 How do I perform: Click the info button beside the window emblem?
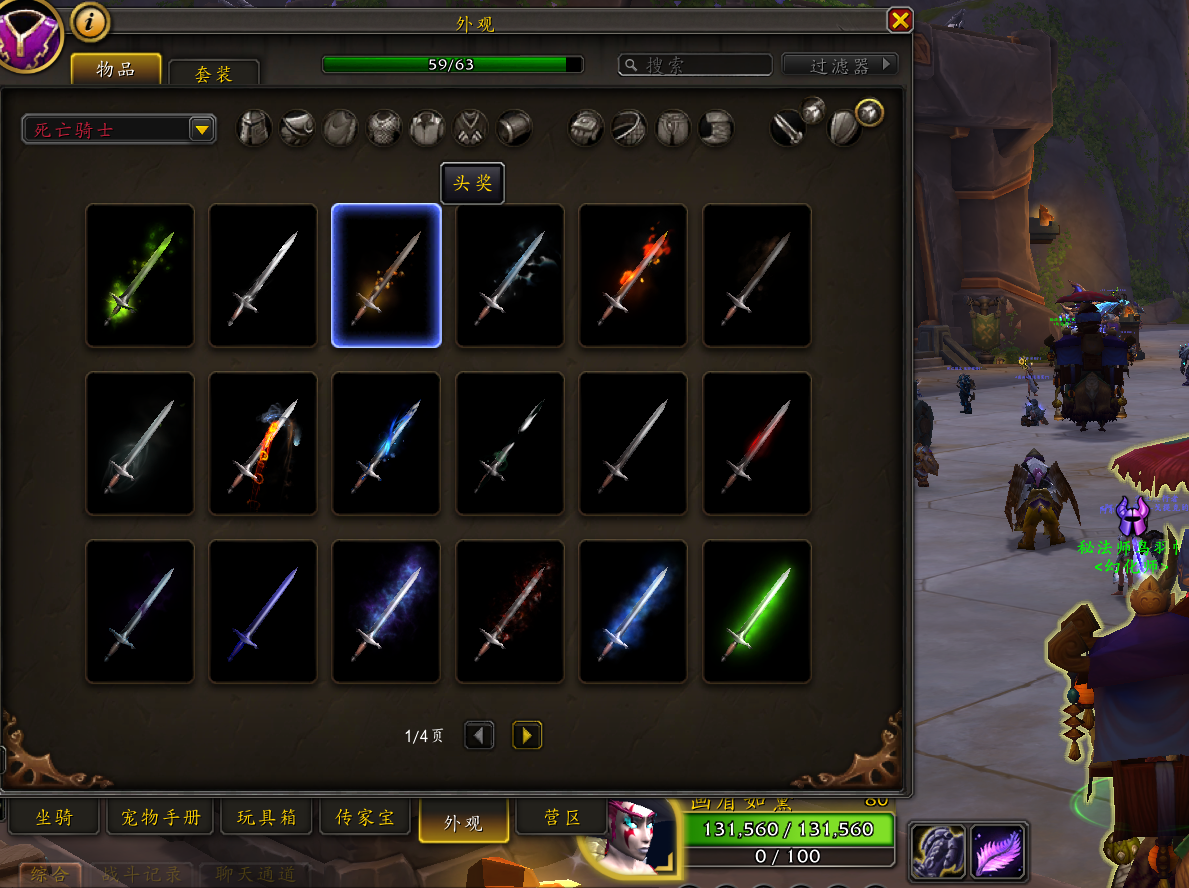tap(91, 22)
